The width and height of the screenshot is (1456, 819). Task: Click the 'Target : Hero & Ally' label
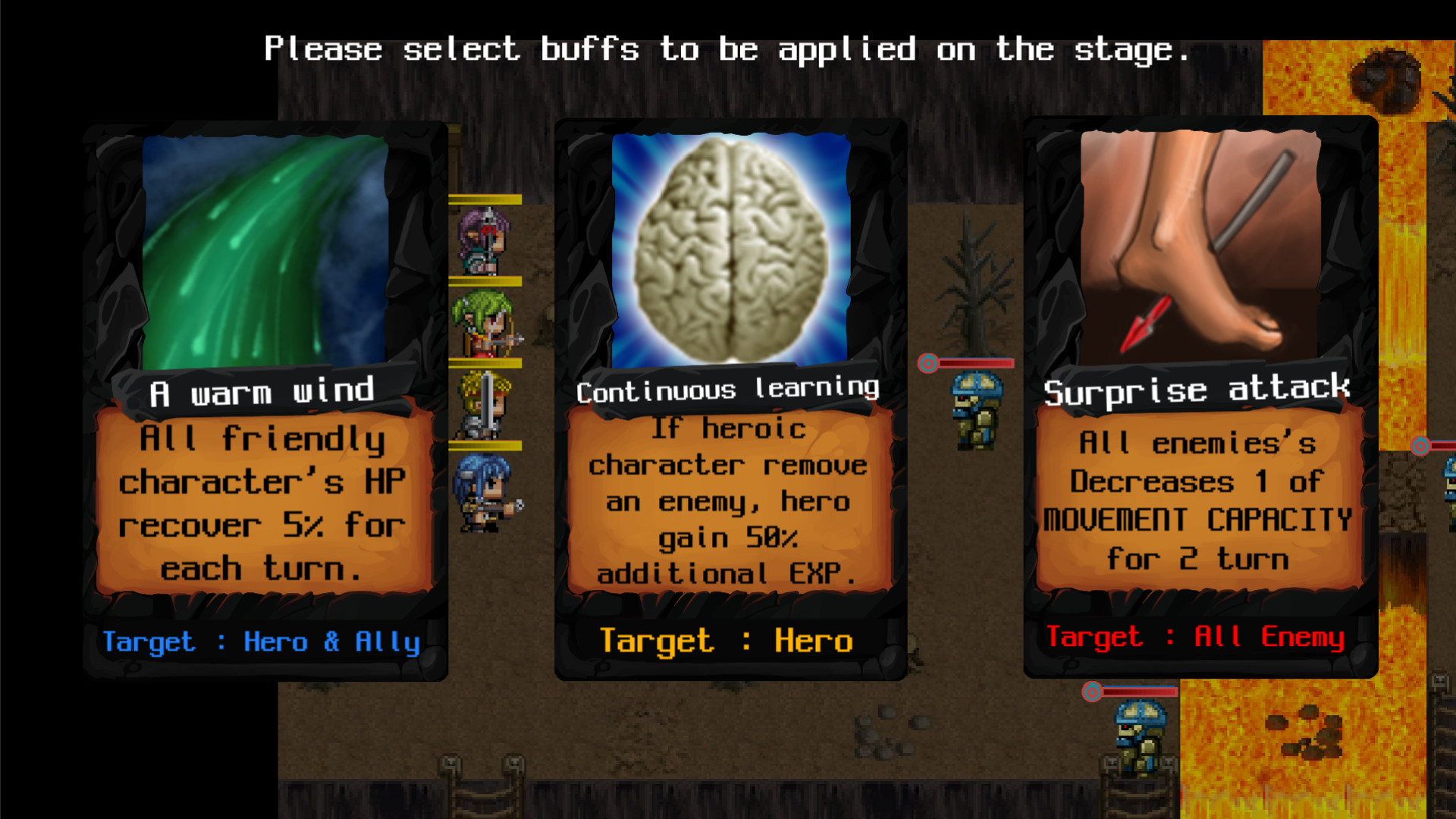point(262,642)
